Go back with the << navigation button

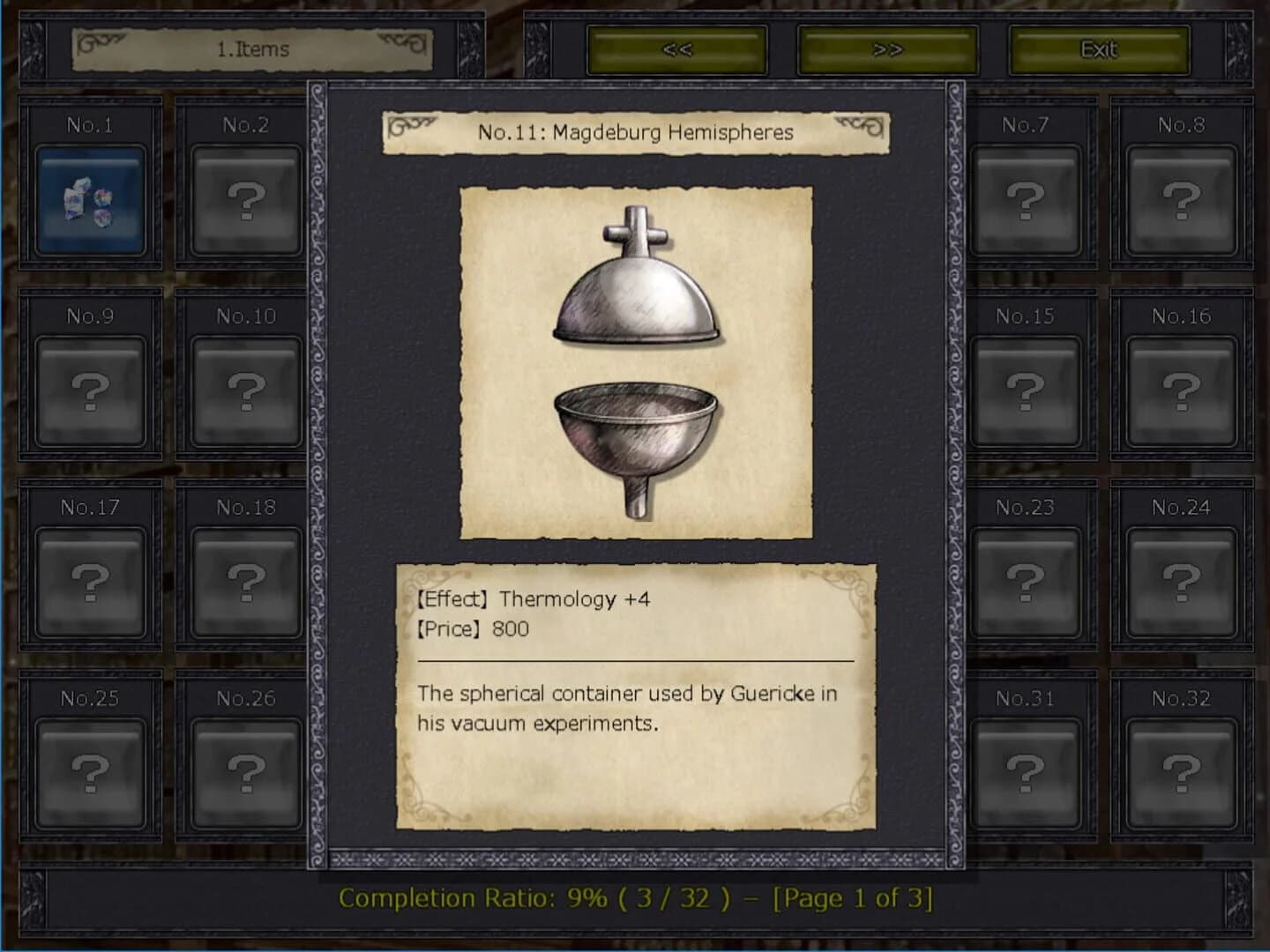[678, 49]
